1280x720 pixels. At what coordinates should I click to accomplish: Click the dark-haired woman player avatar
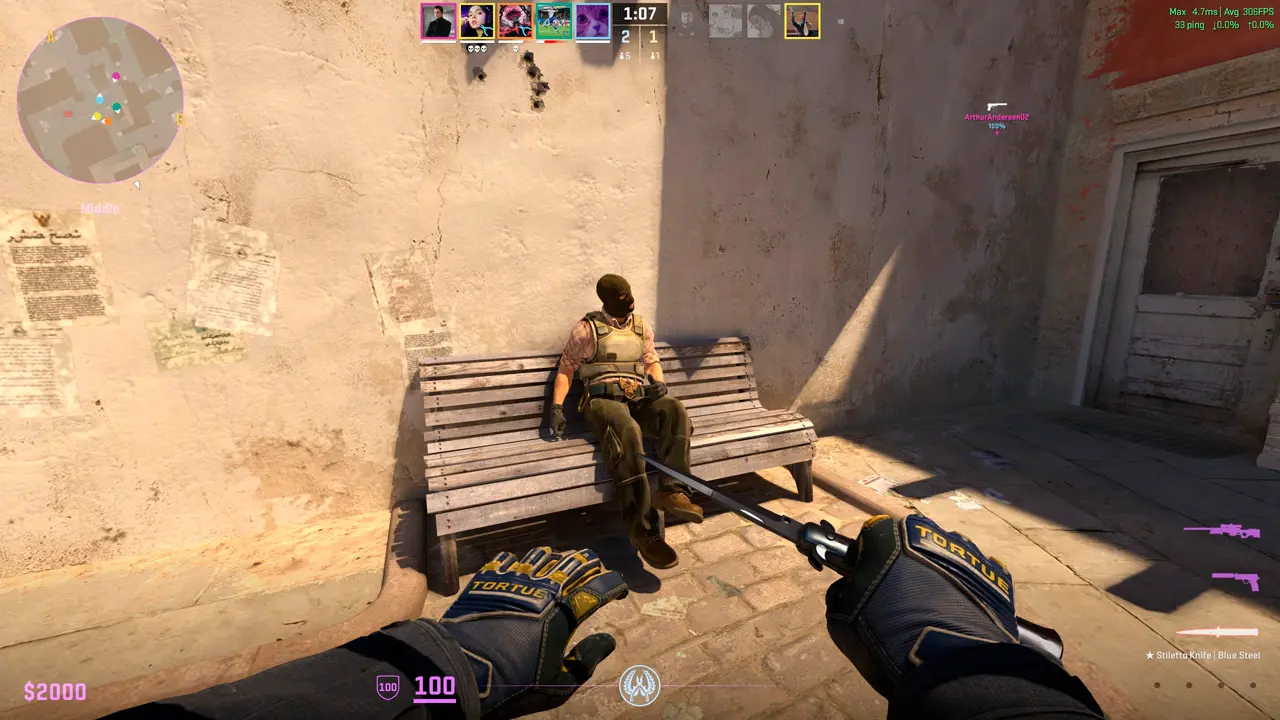pyautogui.click(x=477, y=21)
